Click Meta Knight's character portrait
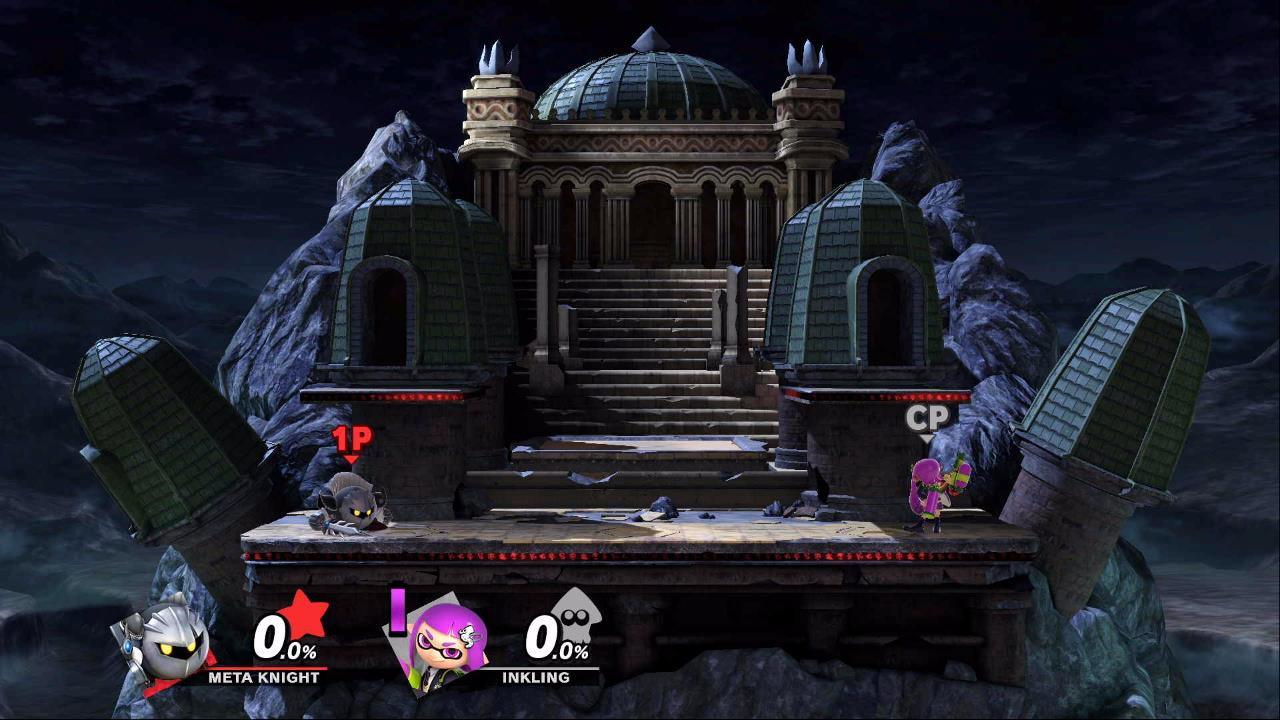 165,638
